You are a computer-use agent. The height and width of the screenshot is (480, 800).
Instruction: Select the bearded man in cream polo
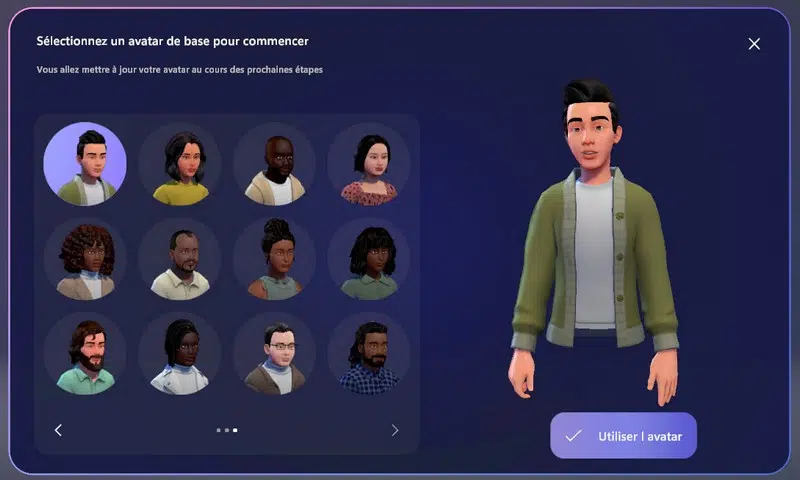coord(180,259)
